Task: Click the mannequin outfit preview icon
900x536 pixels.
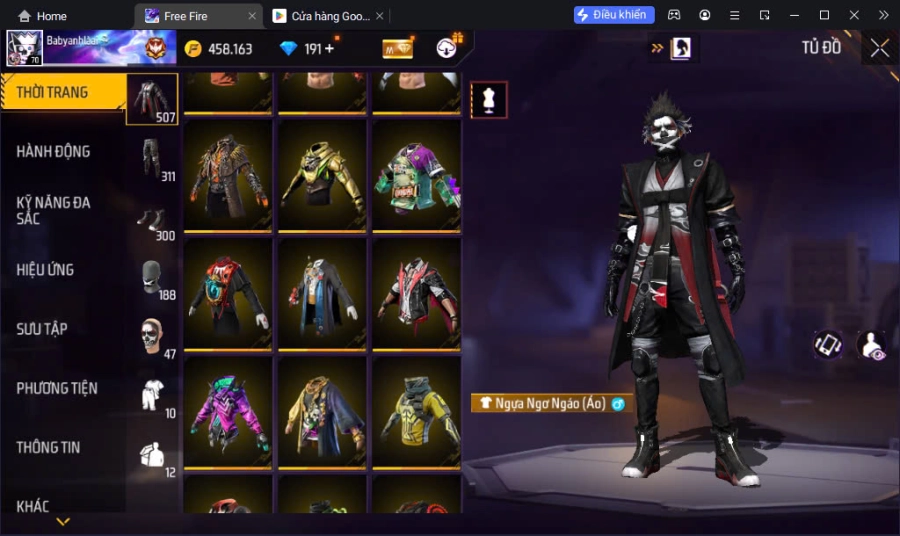Action: coord(489,100)
